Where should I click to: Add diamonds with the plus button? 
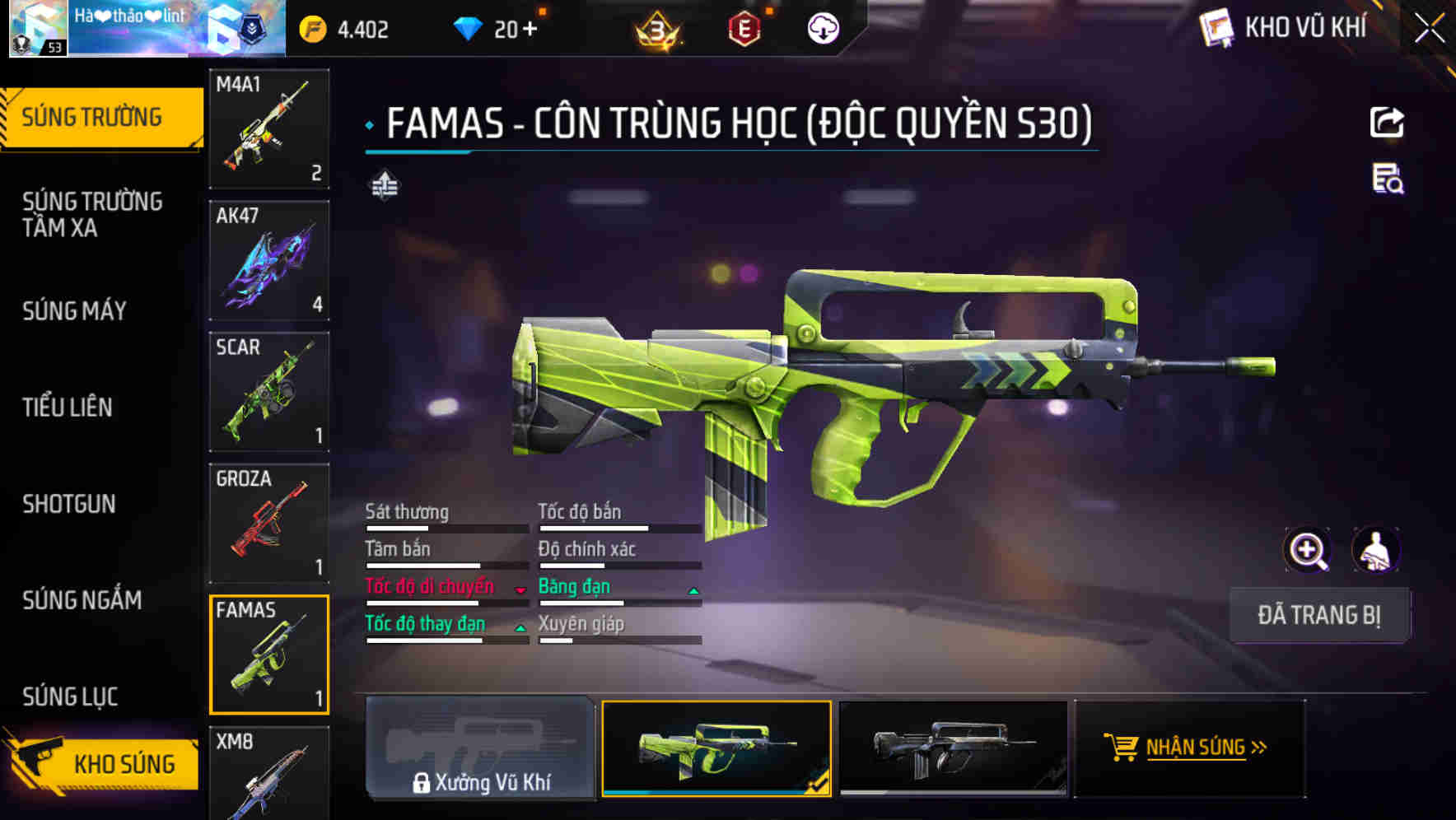pyautogui.click(x=528, y=30)
